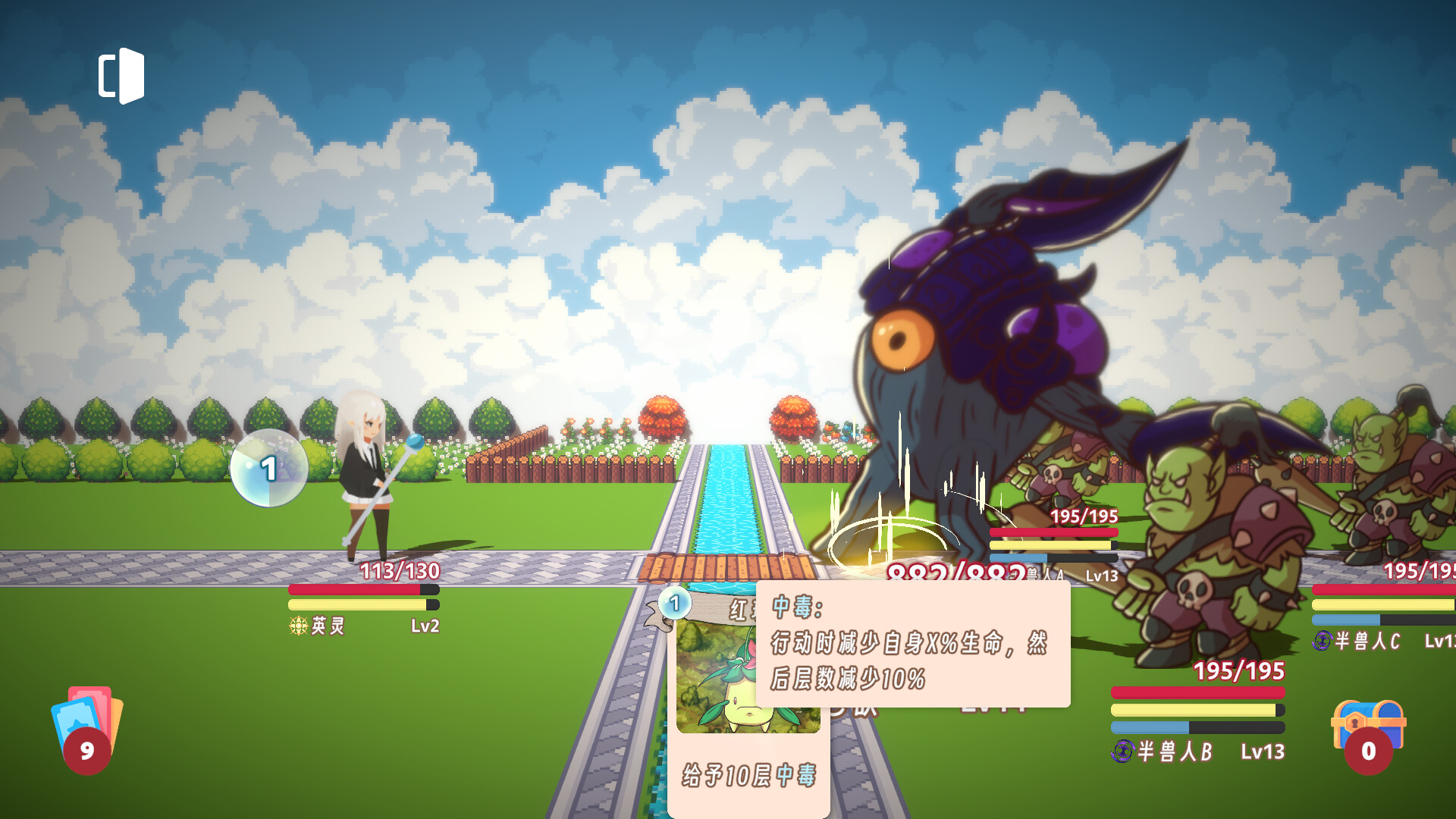The image size is (1456, 819).
Task: Click the red 9 badge on the deck
Action: click(87, 751)
